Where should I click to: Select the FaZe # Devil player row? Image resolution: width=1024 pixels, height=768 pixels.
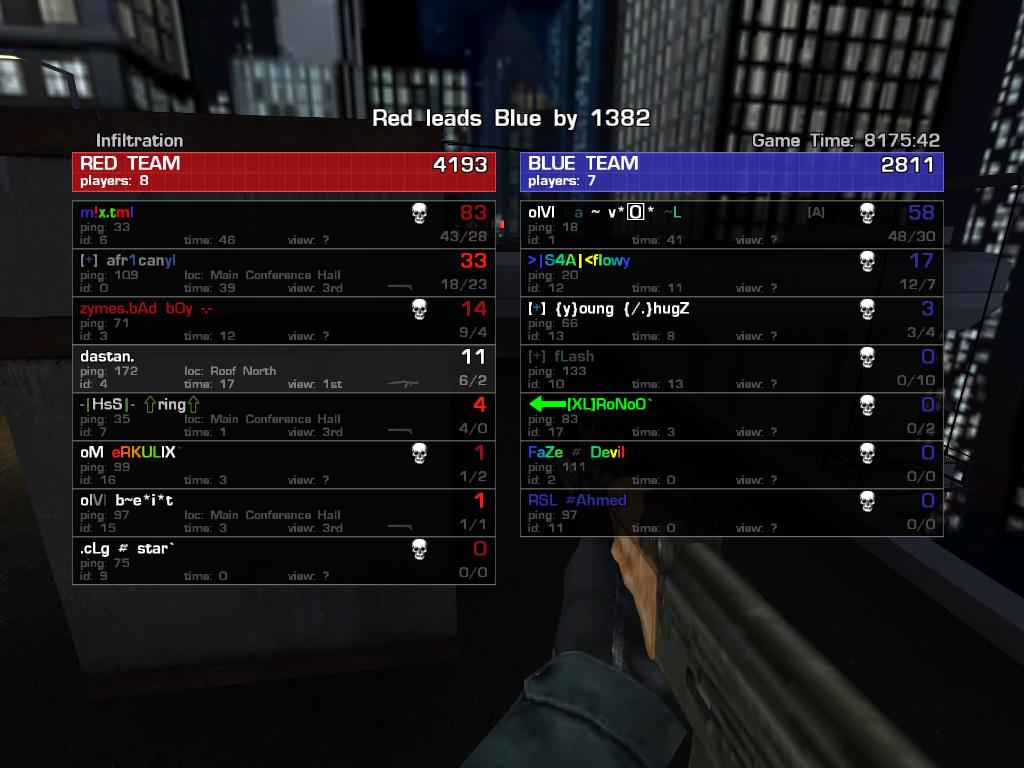pyautogui.click(x=732, y=465)
